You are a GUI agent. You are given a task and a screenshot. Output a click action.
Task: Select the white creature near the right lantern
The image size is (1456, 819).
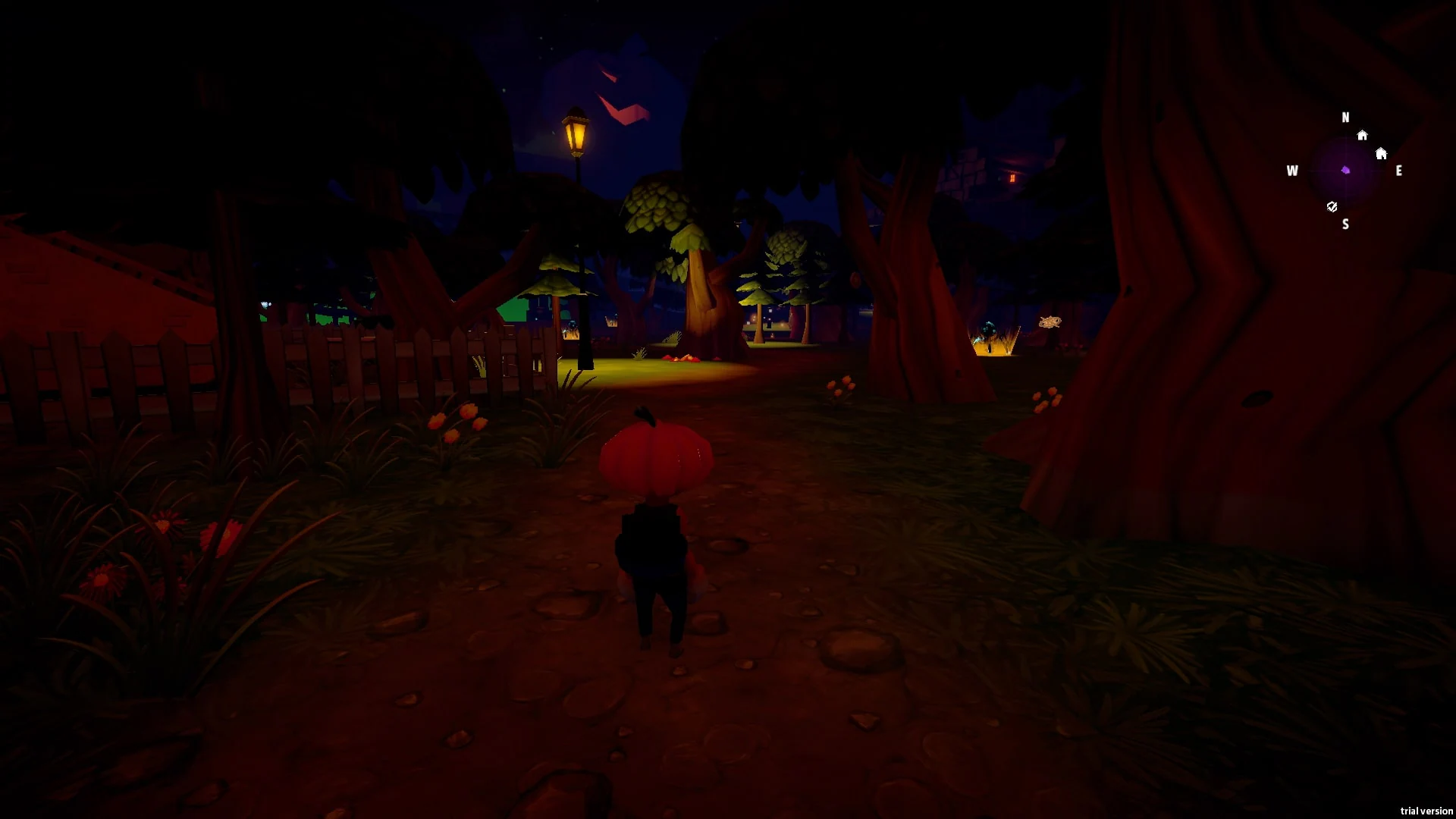[x=1051, y=322]
